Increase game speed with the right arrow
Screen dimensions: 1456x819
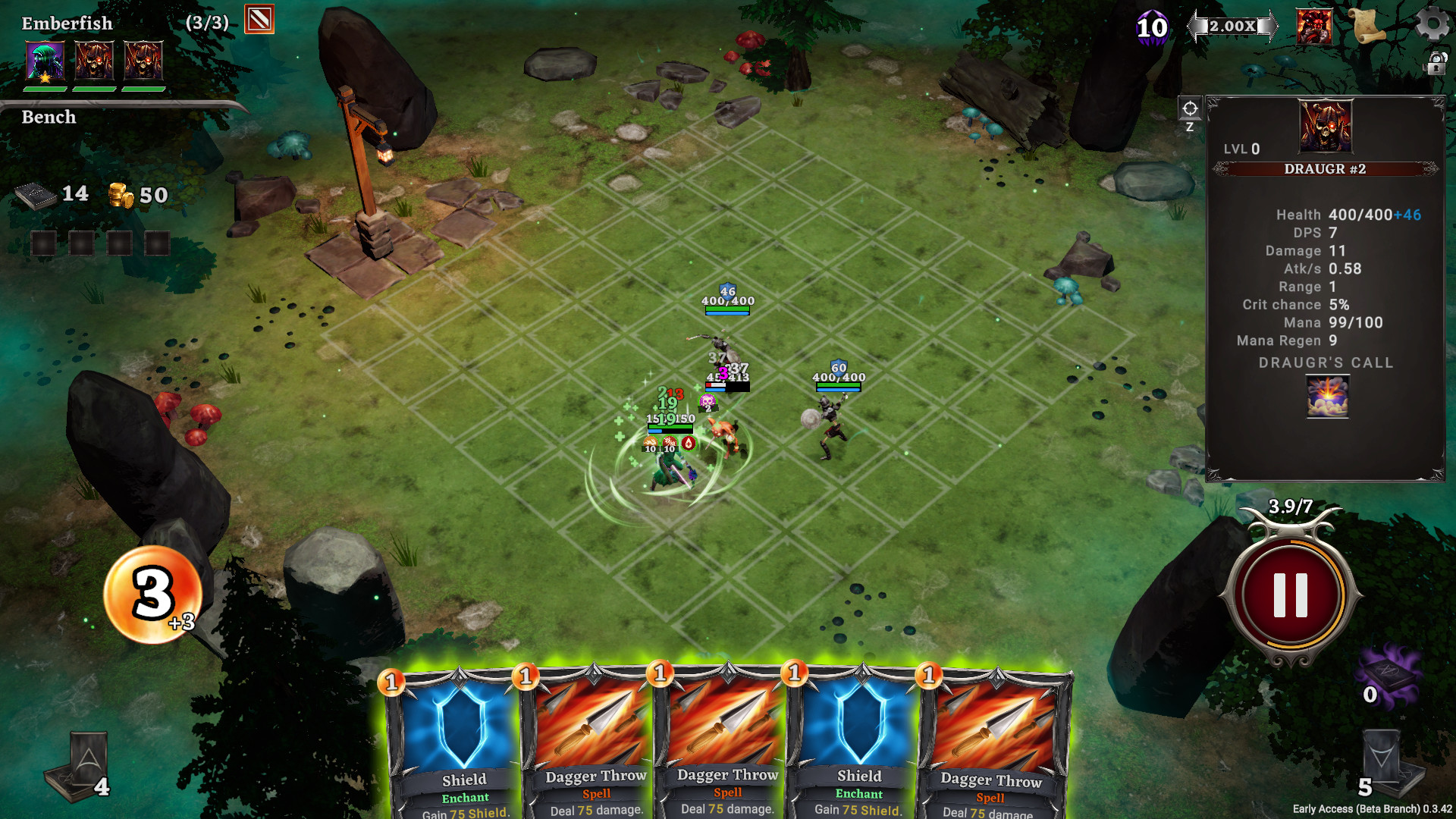click(1269, 27)
